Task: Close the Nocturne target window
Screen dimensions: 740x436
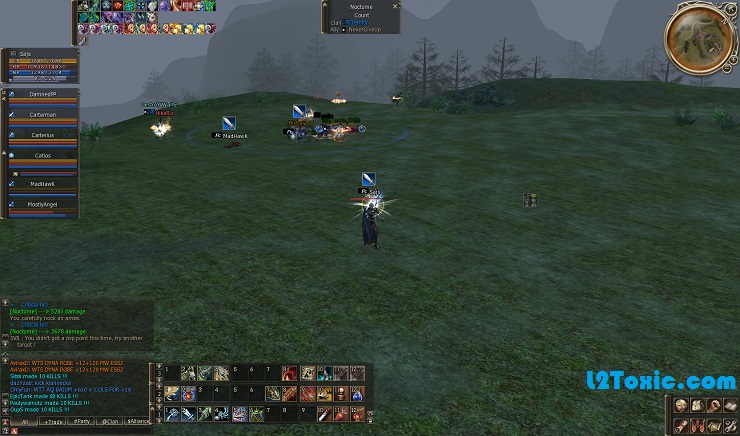Action: [395, 6]
